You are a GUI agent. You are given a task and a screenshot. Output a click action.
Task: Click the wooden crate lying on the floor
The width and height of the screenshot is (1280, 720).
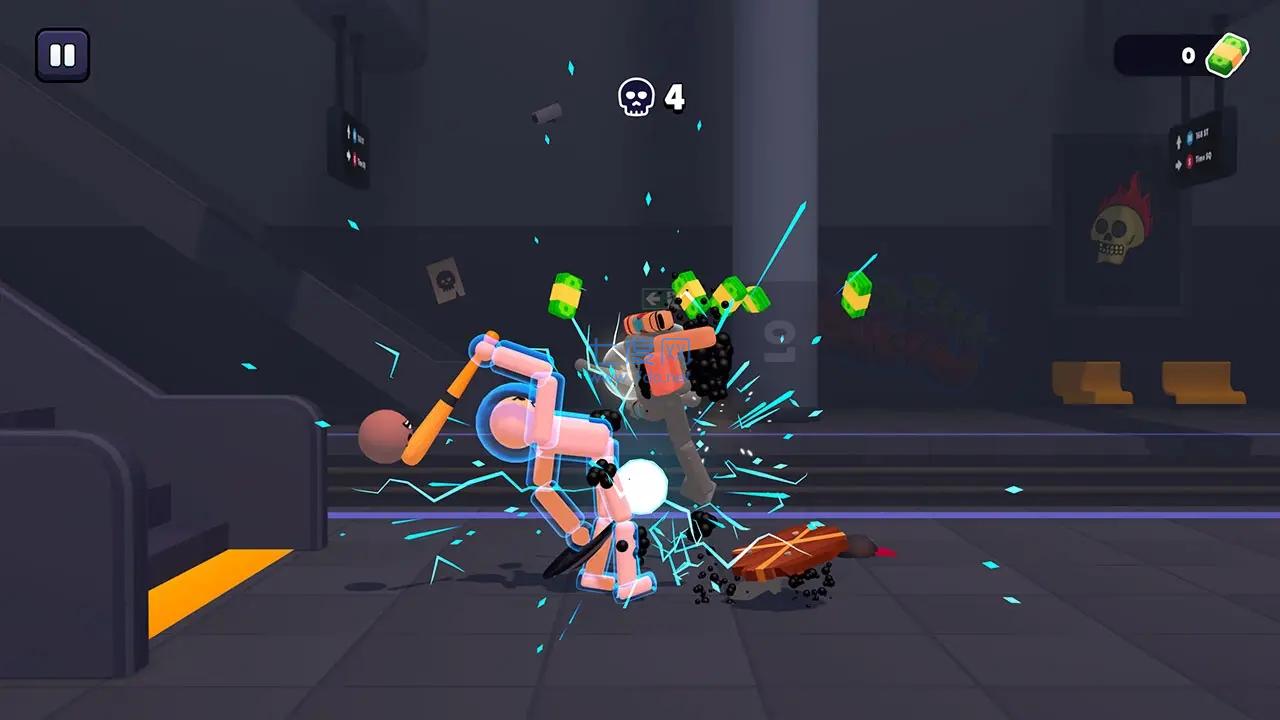pos(790,550)
